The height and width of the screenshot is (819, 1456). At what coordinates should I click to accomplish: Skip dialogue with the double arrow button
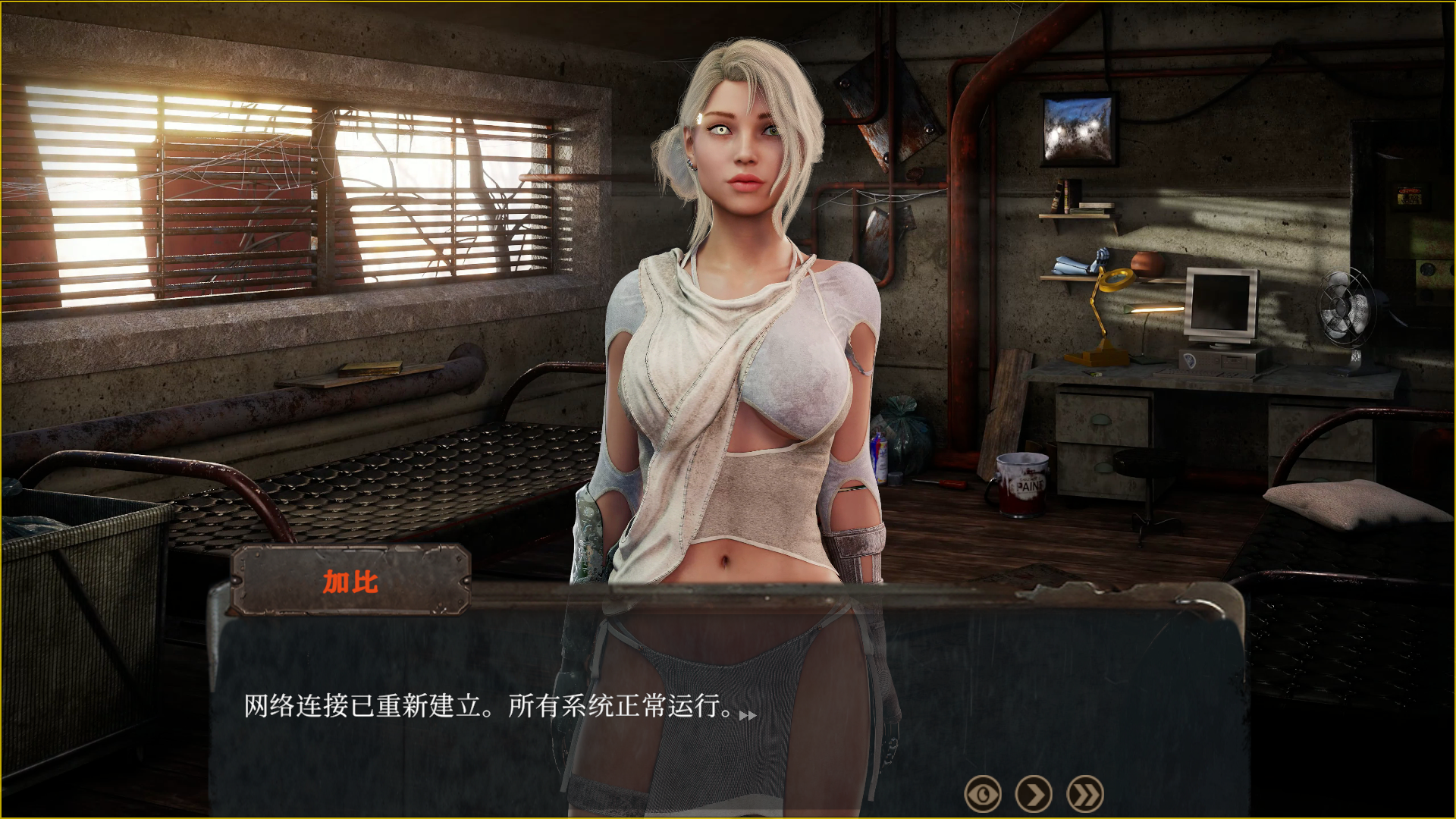click(x=1085, y=795)
